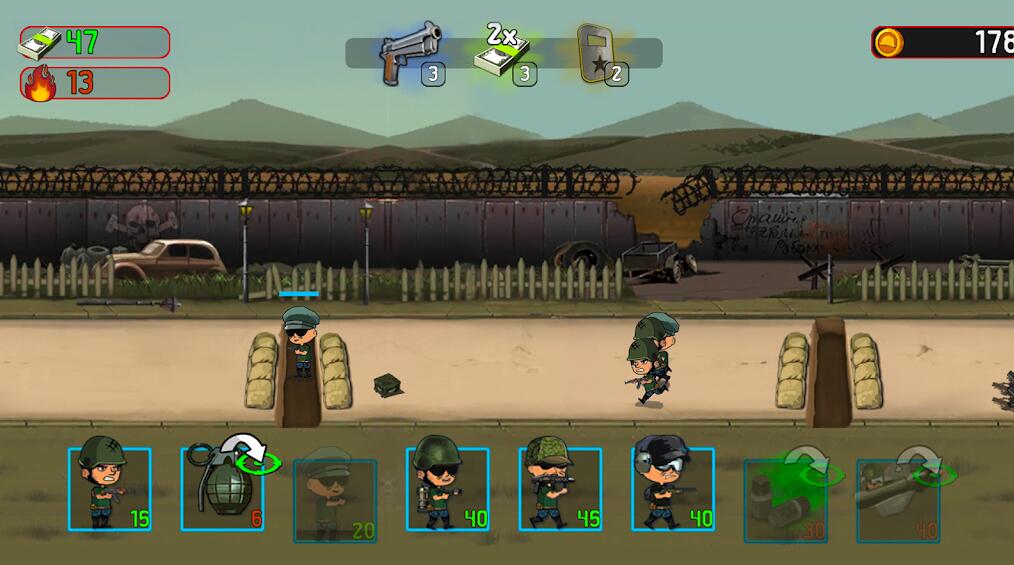1014x565 pixels.
Task: Select the rocket strike card costing 40
Action: pos(898,500)
